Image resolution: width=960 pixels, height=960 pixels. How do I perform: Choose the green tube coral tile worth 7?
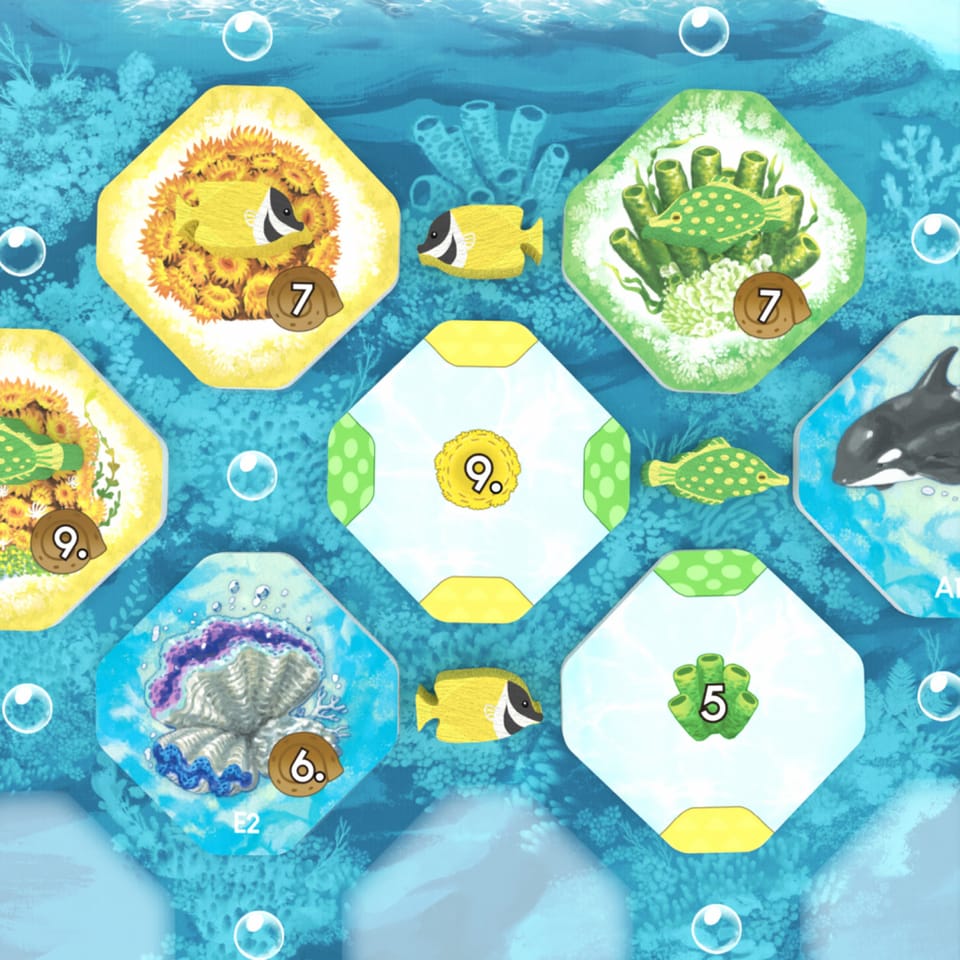pyautogui.click(x=711, y=238)
